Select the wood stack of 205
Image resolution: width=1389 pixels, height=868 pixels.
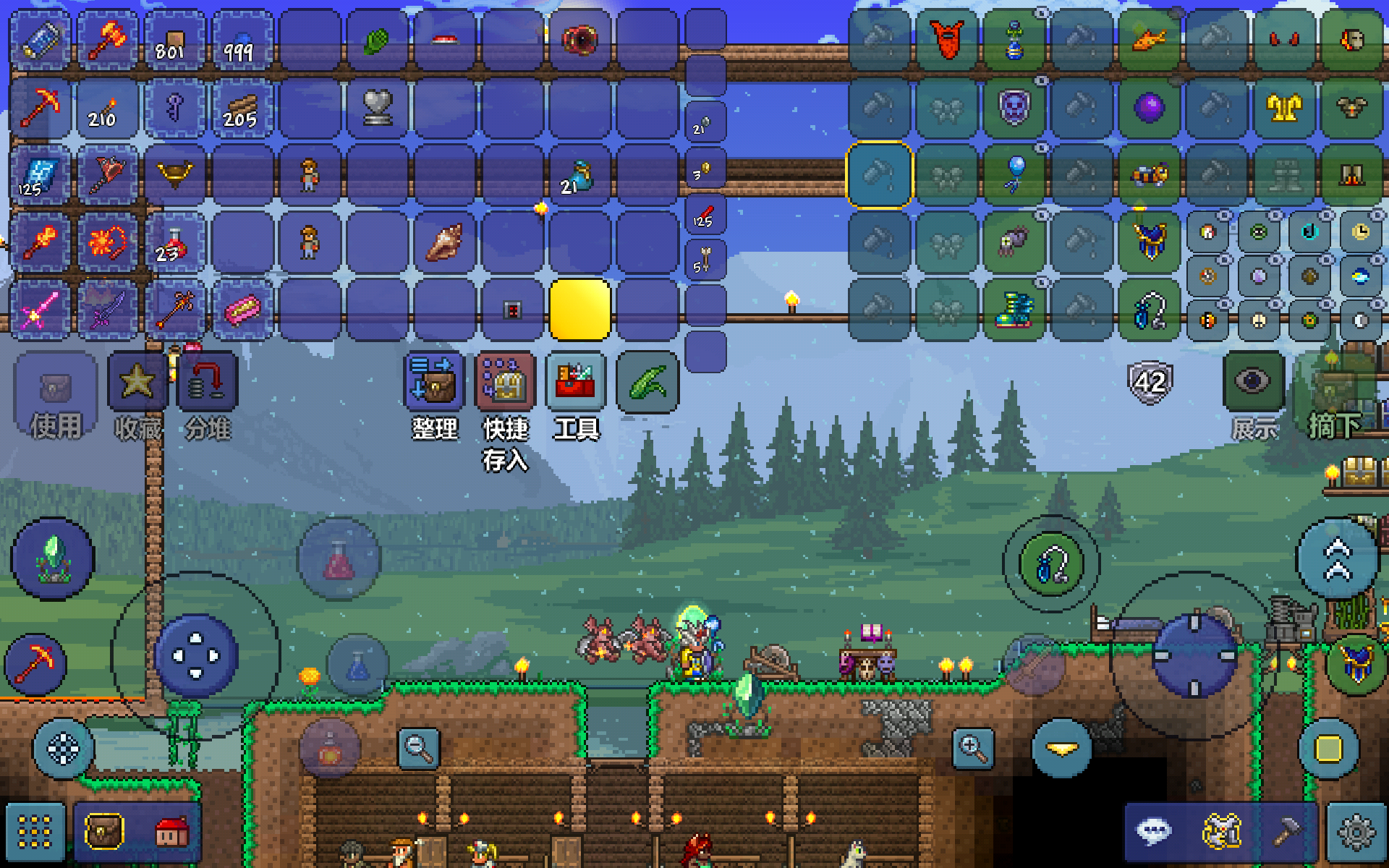click(x=240, y=109)
